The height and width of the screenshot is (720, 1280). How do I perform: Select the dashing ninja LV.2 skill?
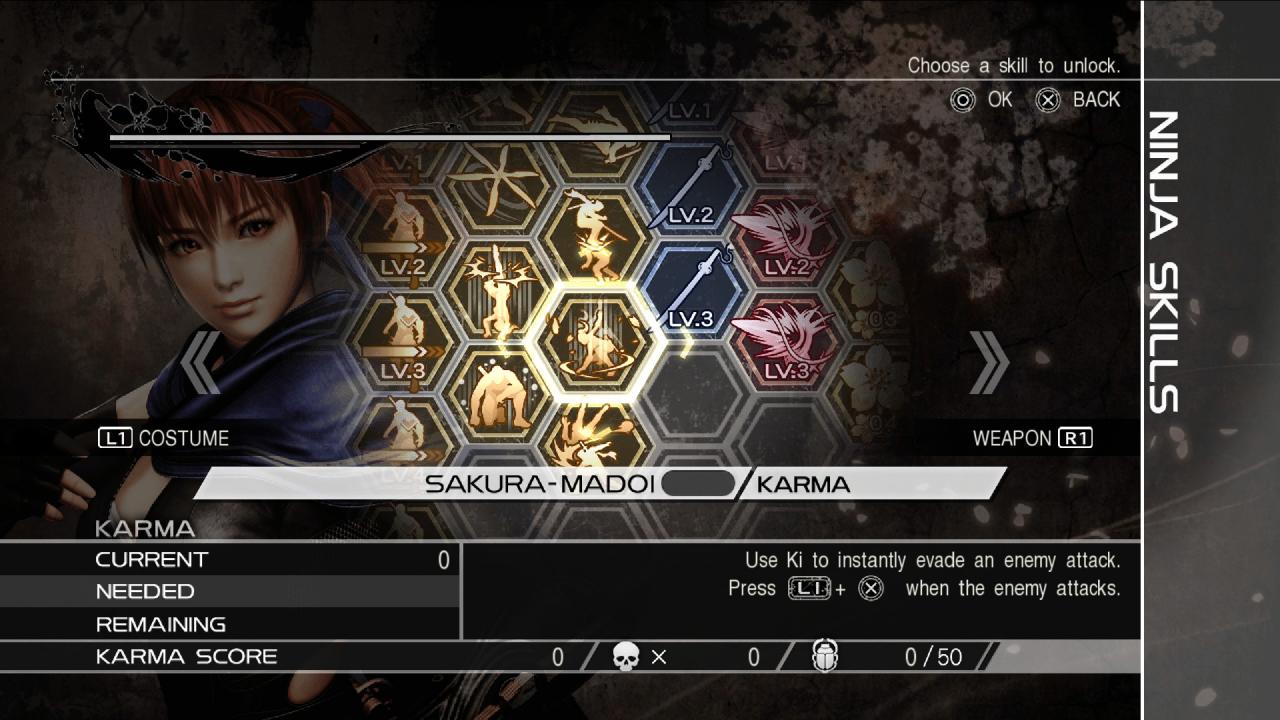pos(403,240)
